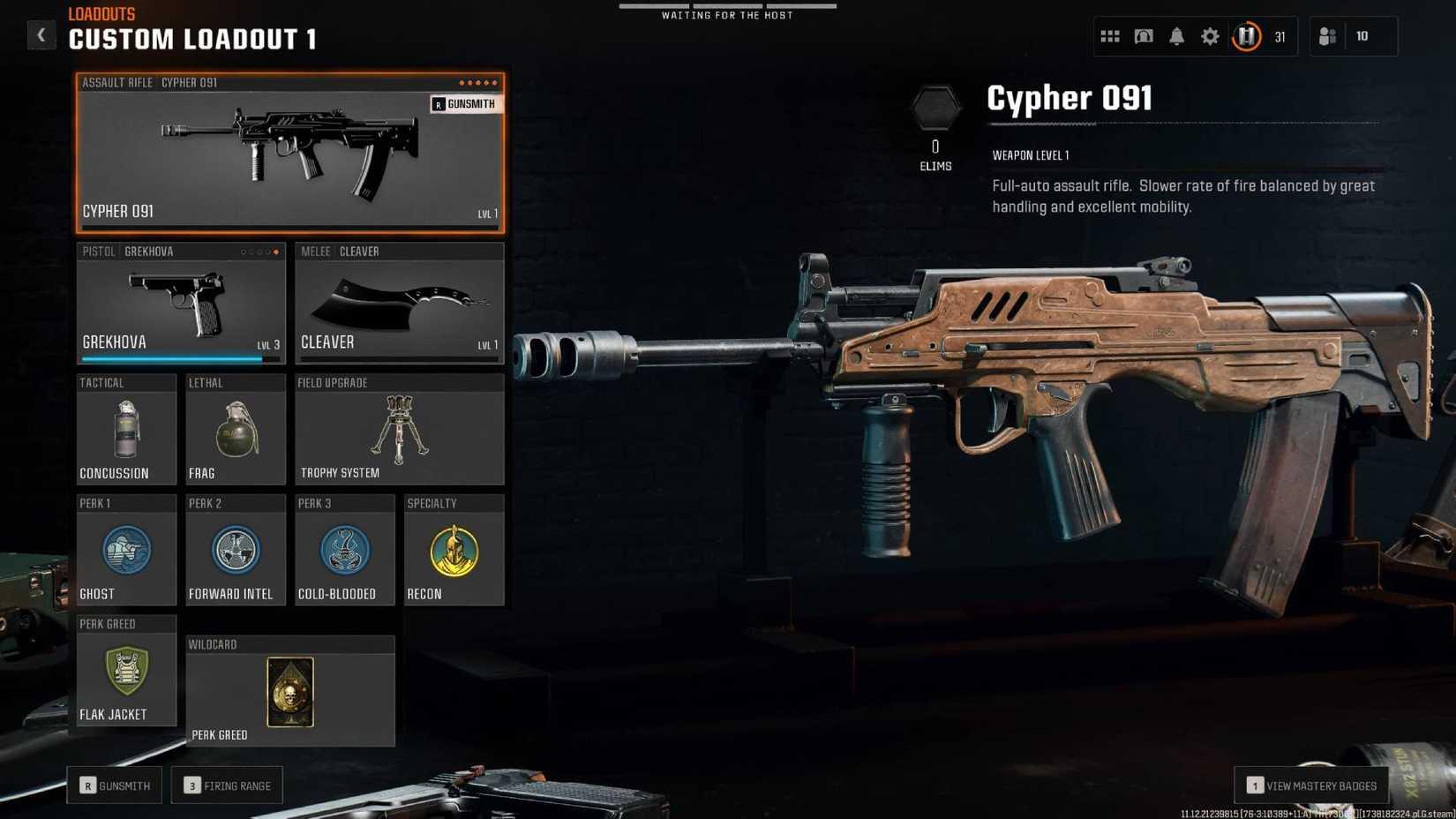Open the Grekhova pistol selection
This screenshot has height=819, width=1456.
click(180, 304)
